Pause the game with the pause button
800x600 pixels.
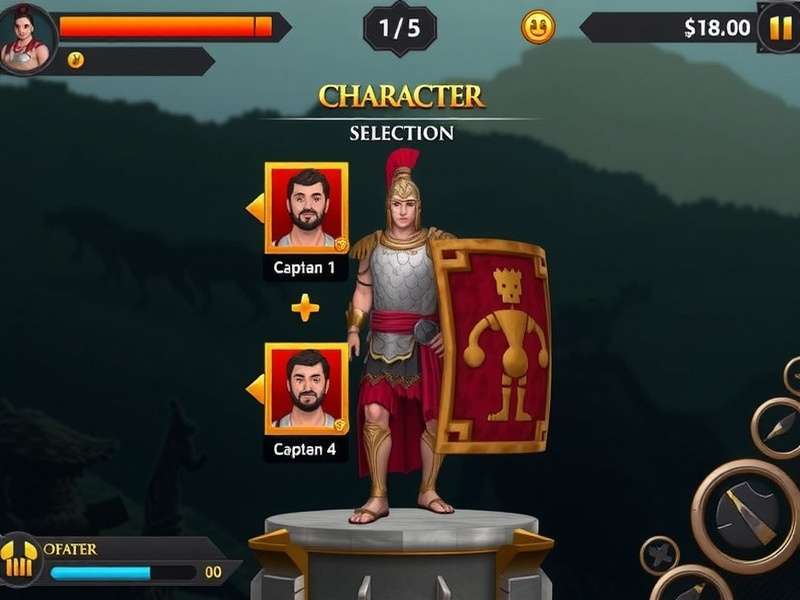[779, 27]
